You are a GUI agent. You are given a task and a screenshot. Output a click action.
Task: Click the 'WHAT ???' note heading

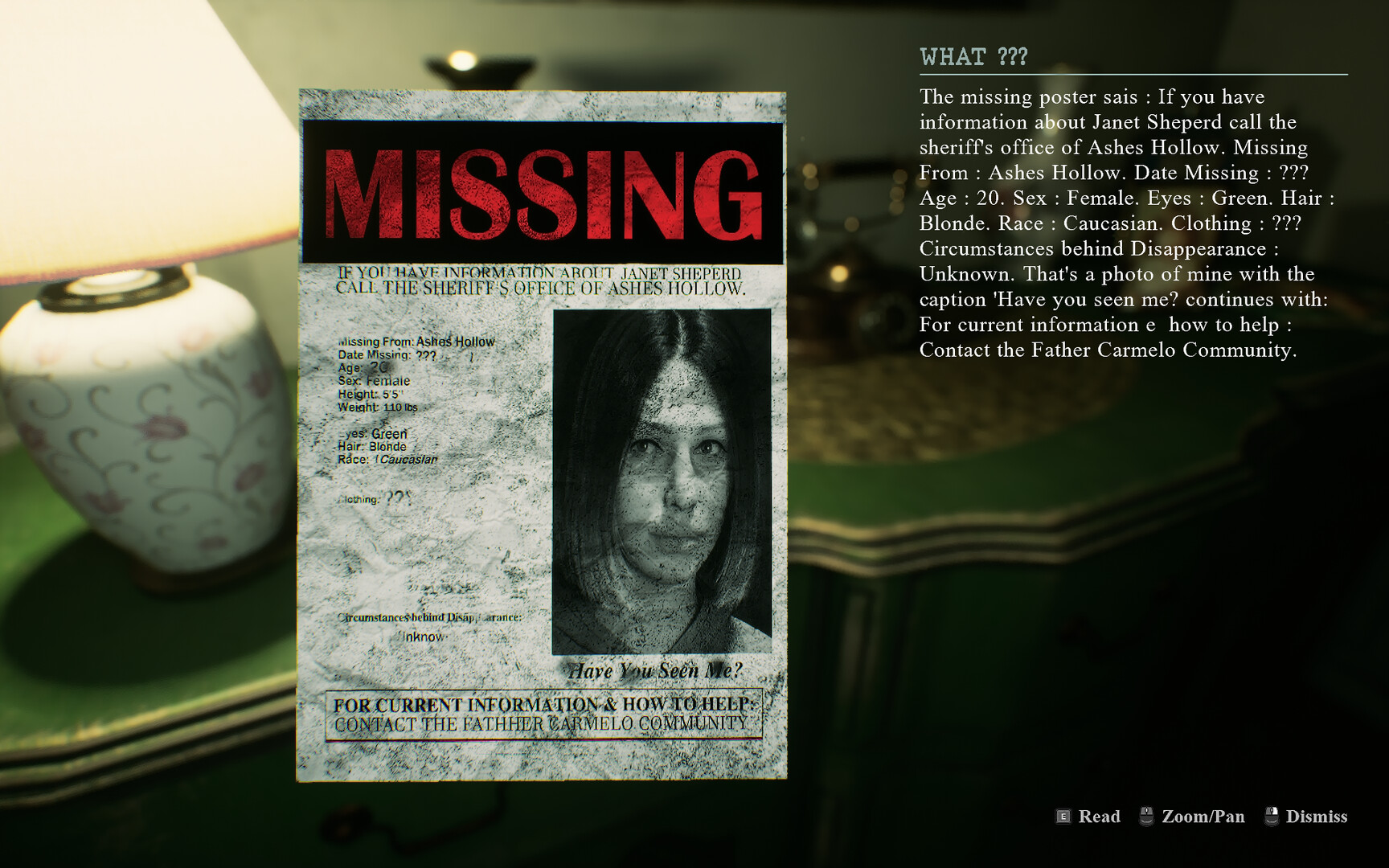(x=972, y=57)
